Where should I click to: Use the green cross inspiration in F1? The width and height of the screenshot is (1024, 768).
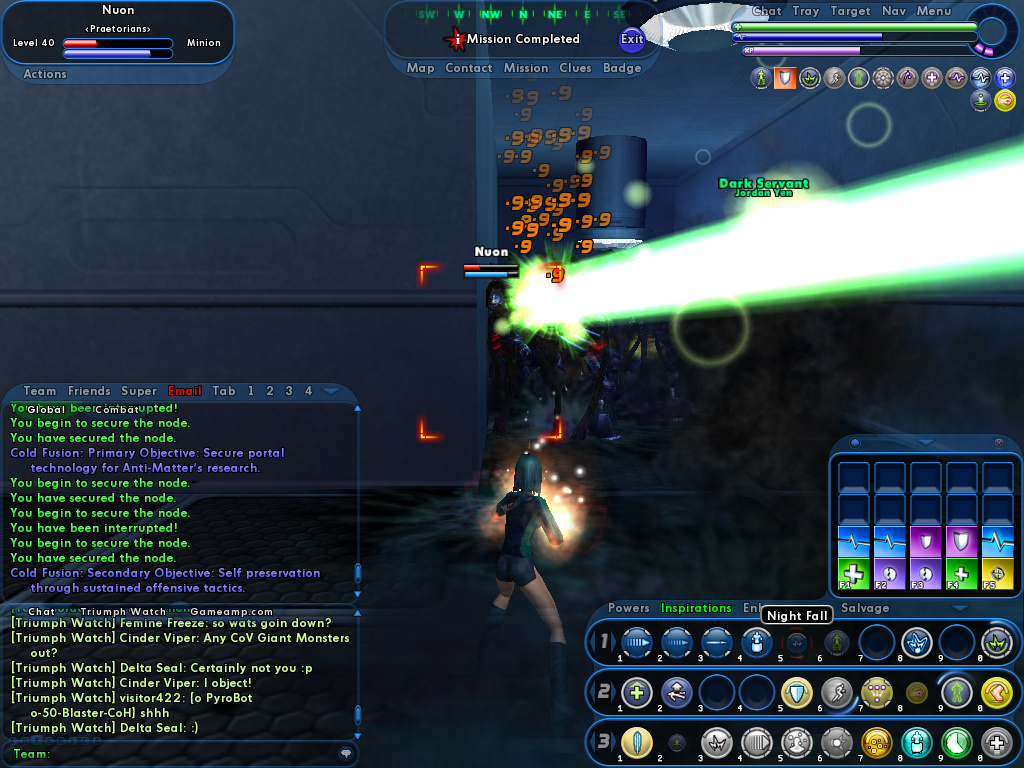(853, 574)
